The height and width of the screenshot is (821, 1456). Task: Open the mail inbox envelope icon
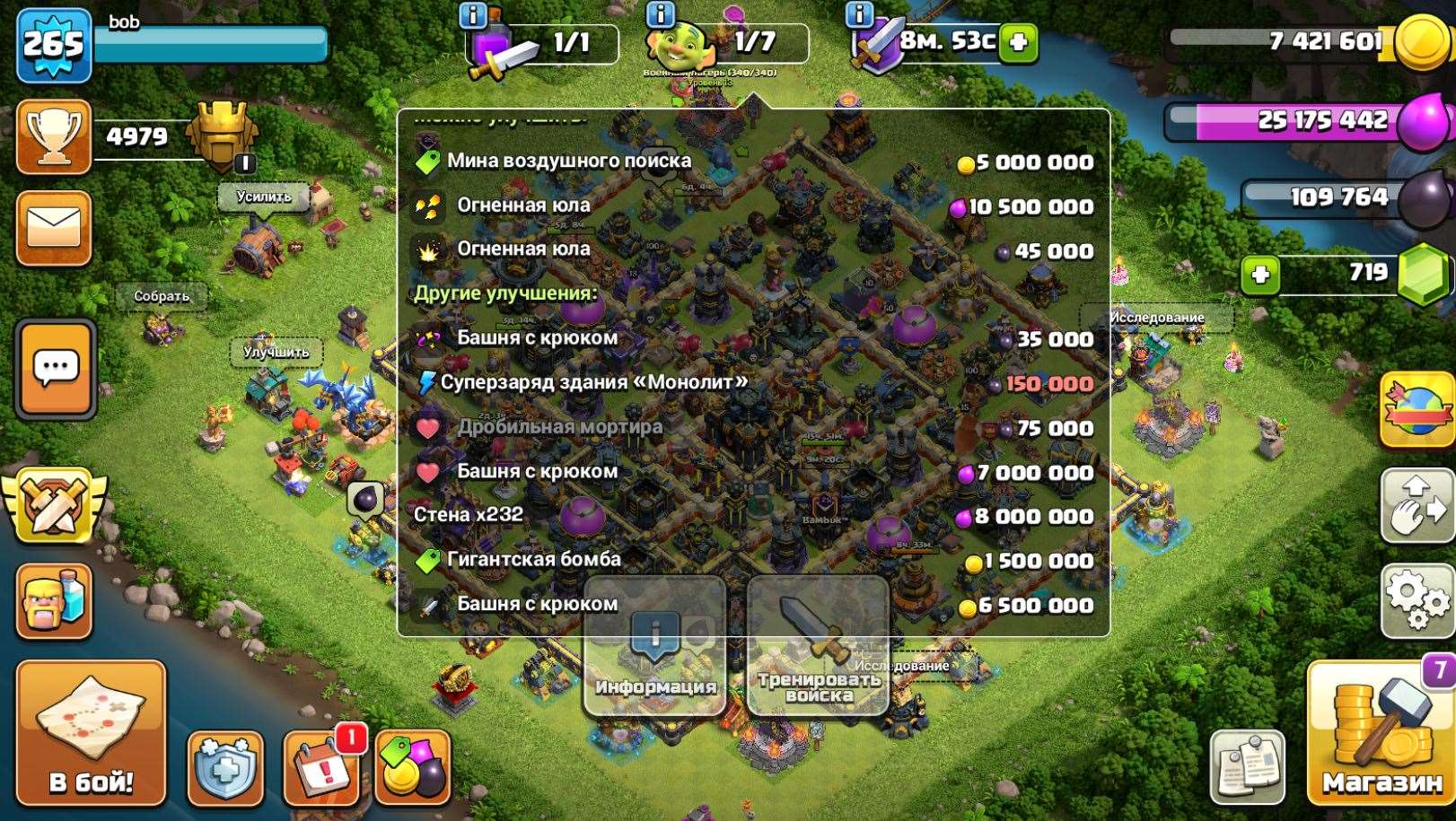[x=54, y=228]
